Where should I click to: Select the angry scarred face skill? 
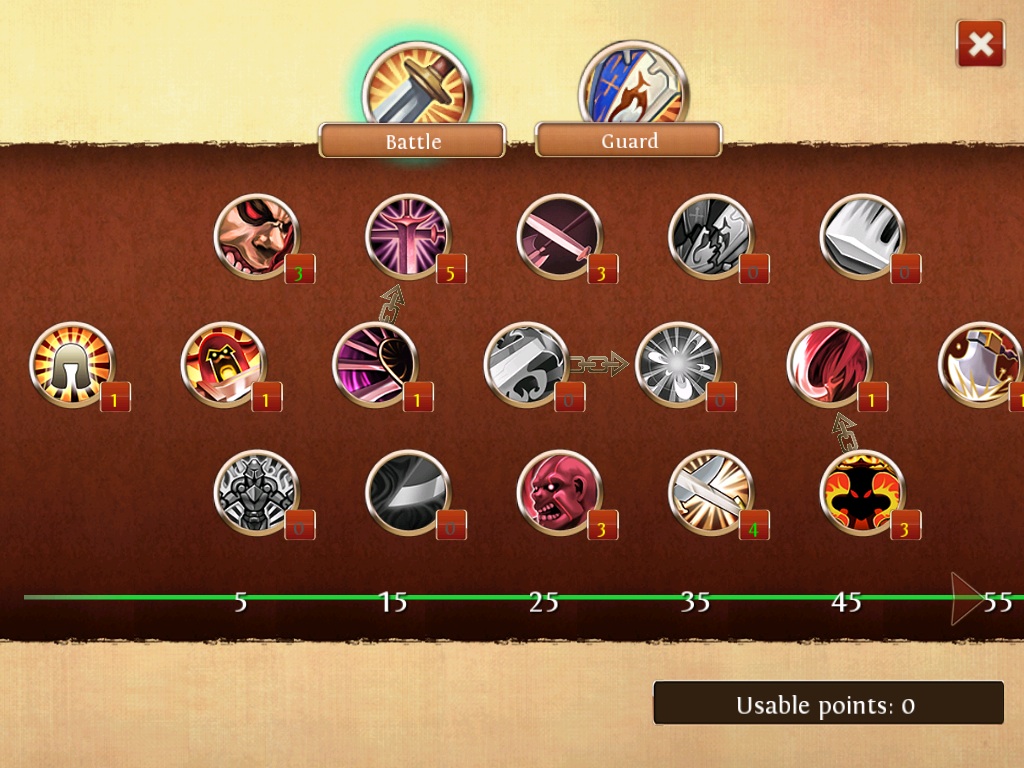pos(257,237)
